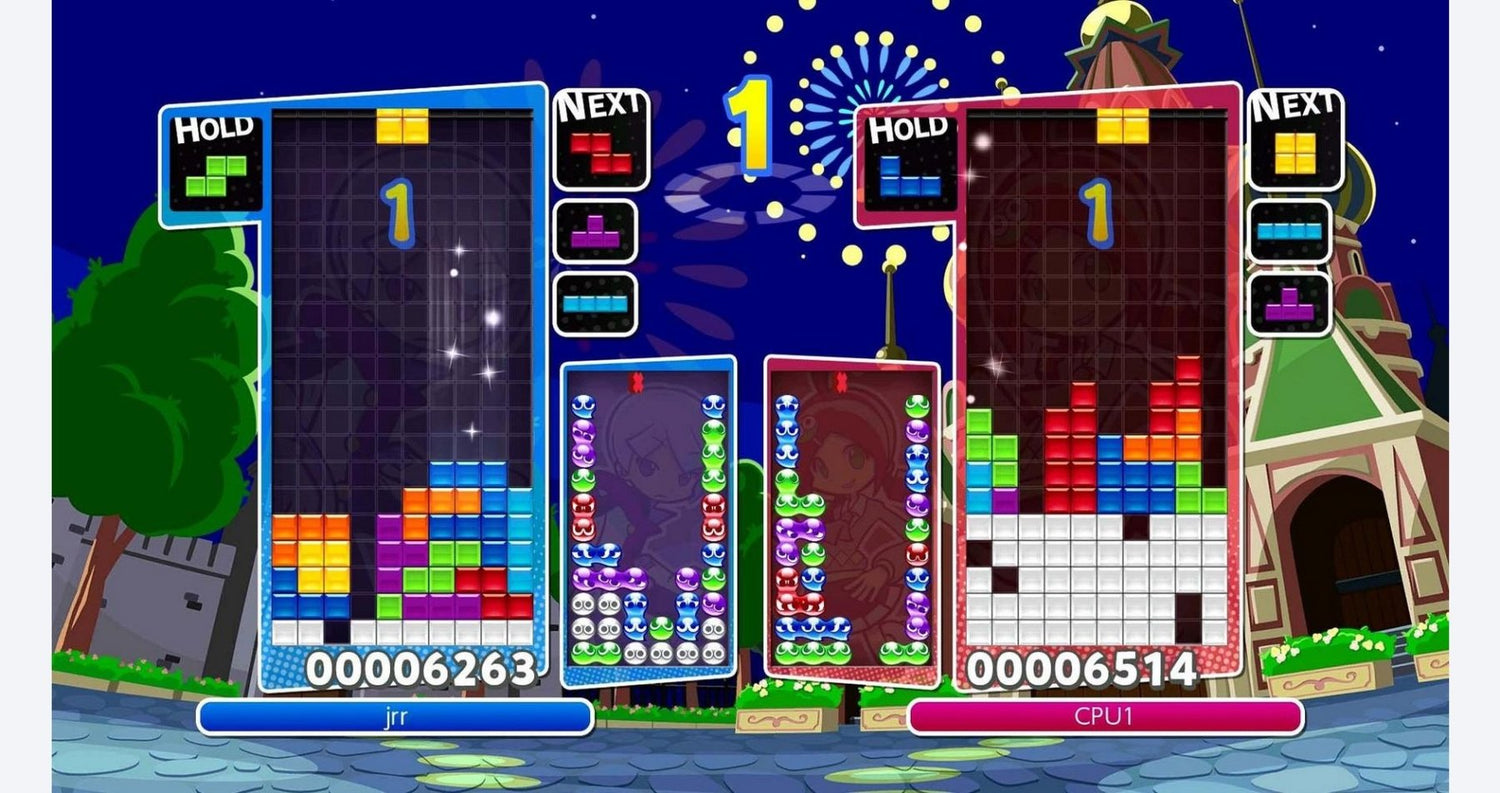Click the cyan I-piece in left NEXT queue
Screen dimensions: 1500x793
(597, 302)
